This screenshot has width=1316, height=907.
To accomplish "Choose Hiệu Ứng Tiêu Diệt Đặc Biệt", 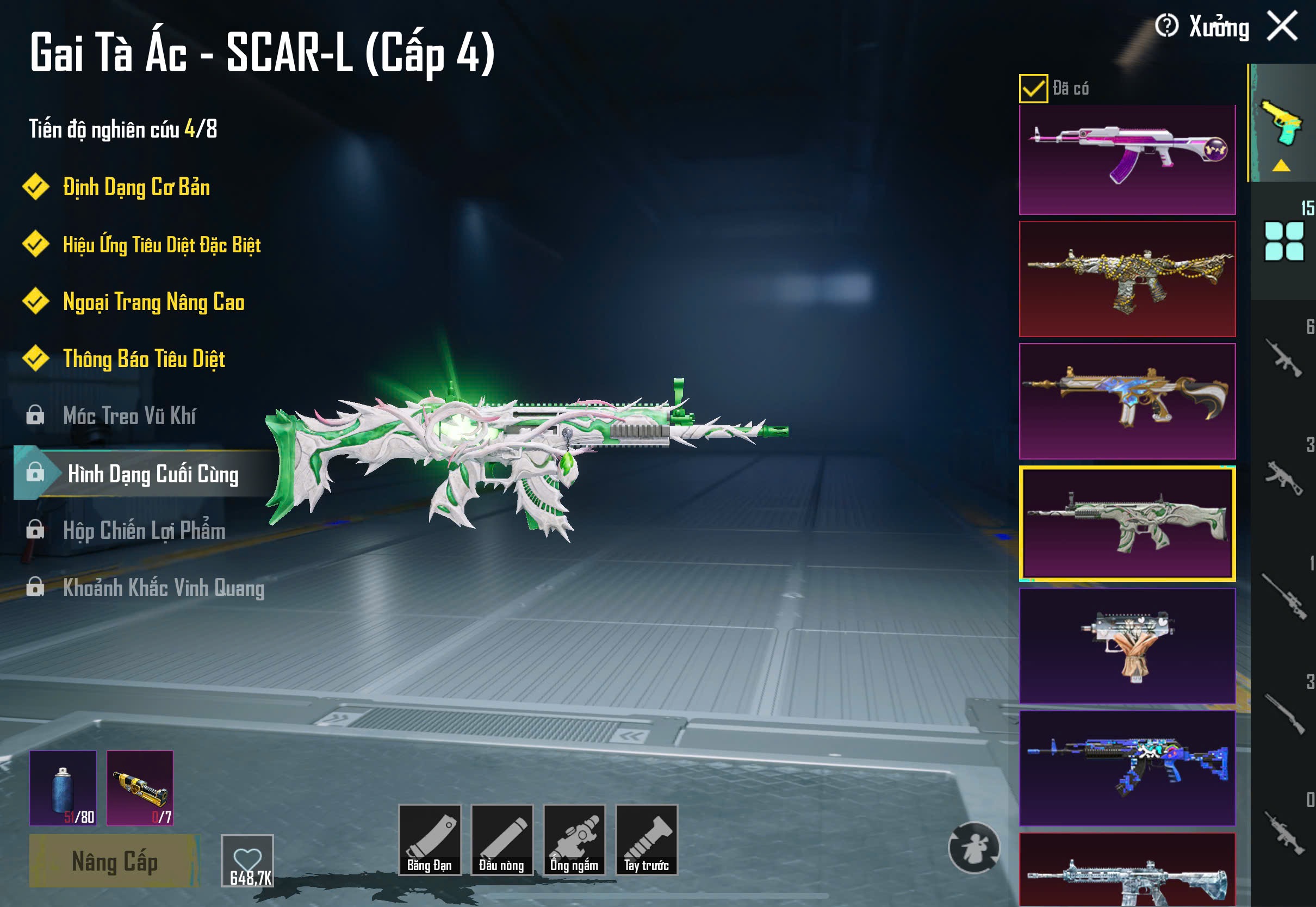I will coord(162,245).
